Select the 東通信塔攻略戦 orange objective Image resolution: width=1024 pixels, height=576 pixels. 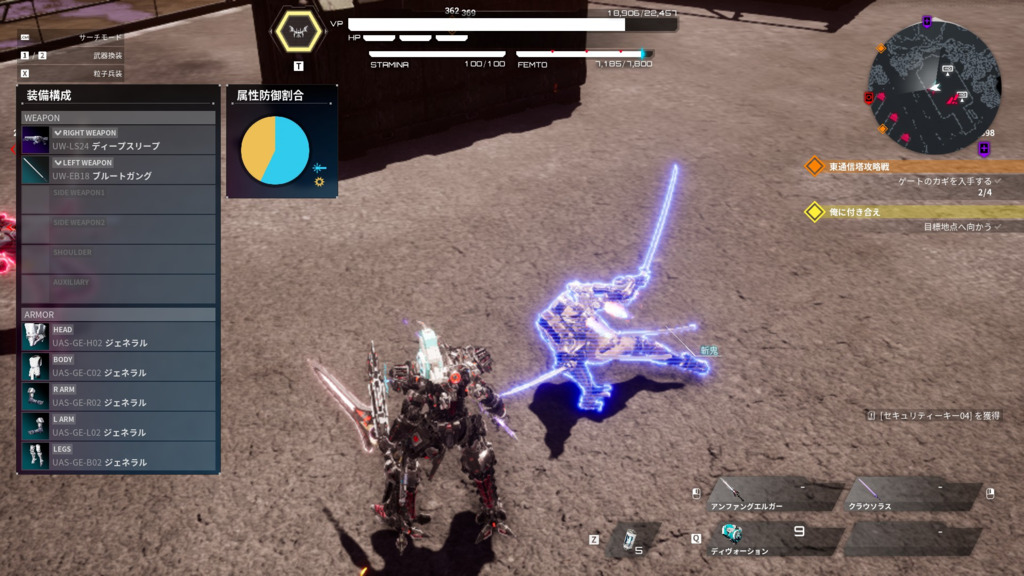pos(858,166)
